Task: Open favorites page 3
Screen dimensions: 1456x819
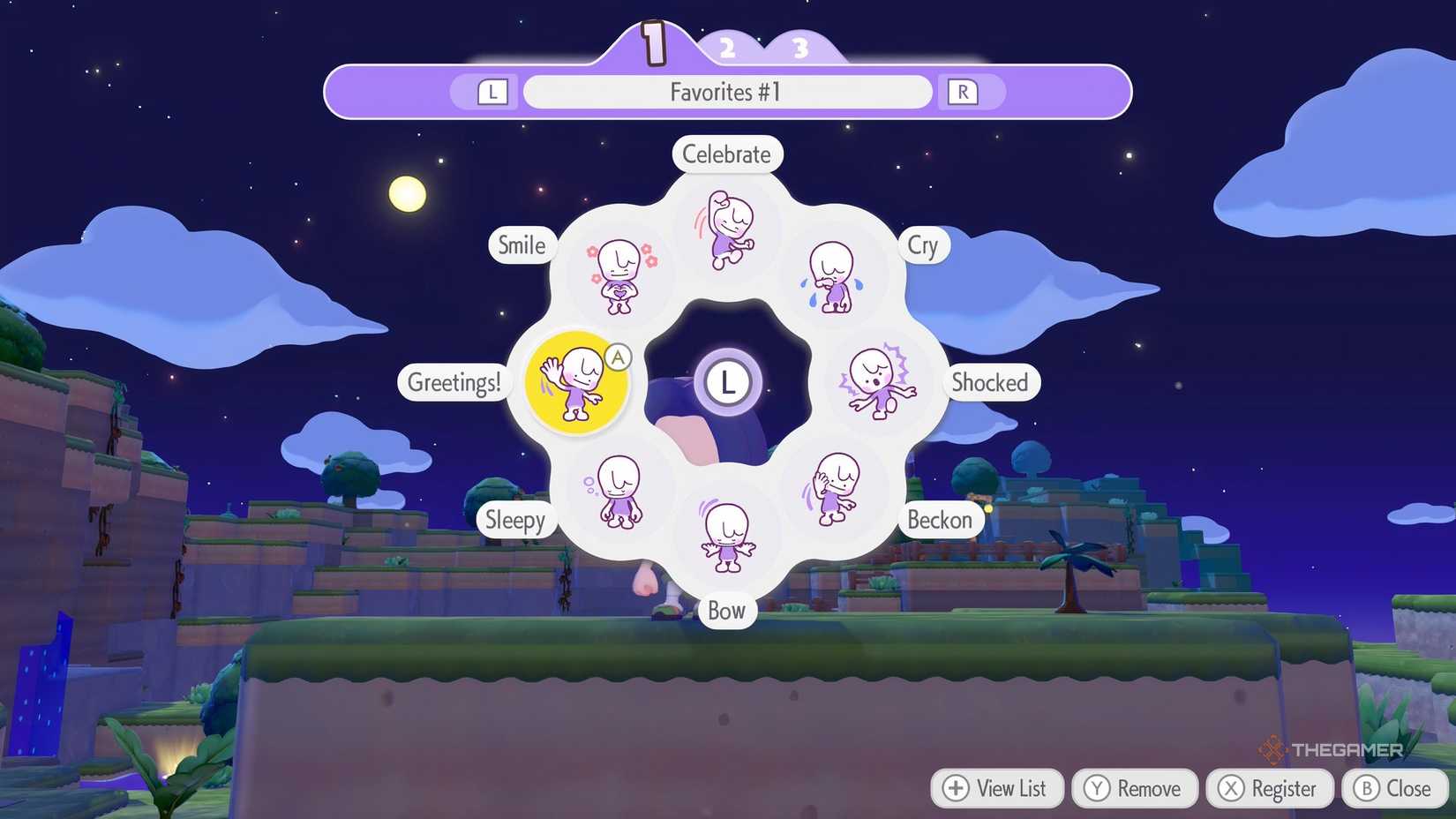Action: (799, 49)
